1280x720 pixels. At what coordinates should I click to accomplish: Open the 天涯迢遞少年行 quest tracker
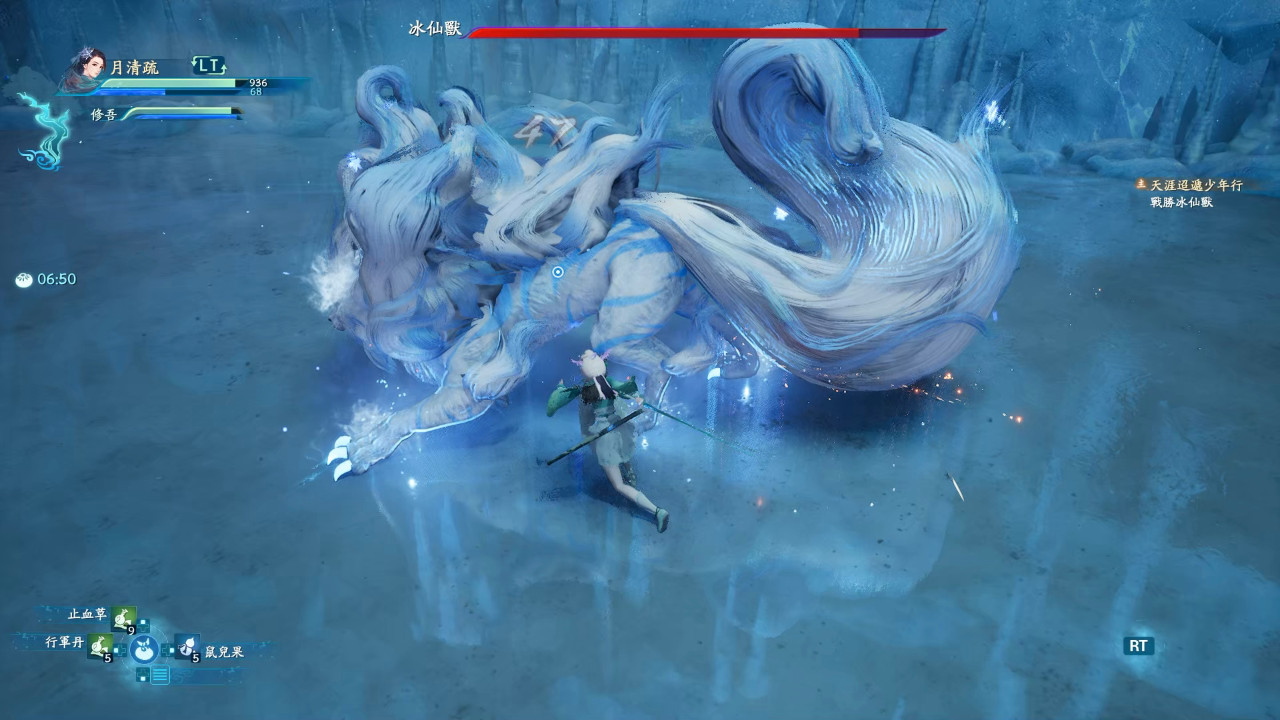1181,185
